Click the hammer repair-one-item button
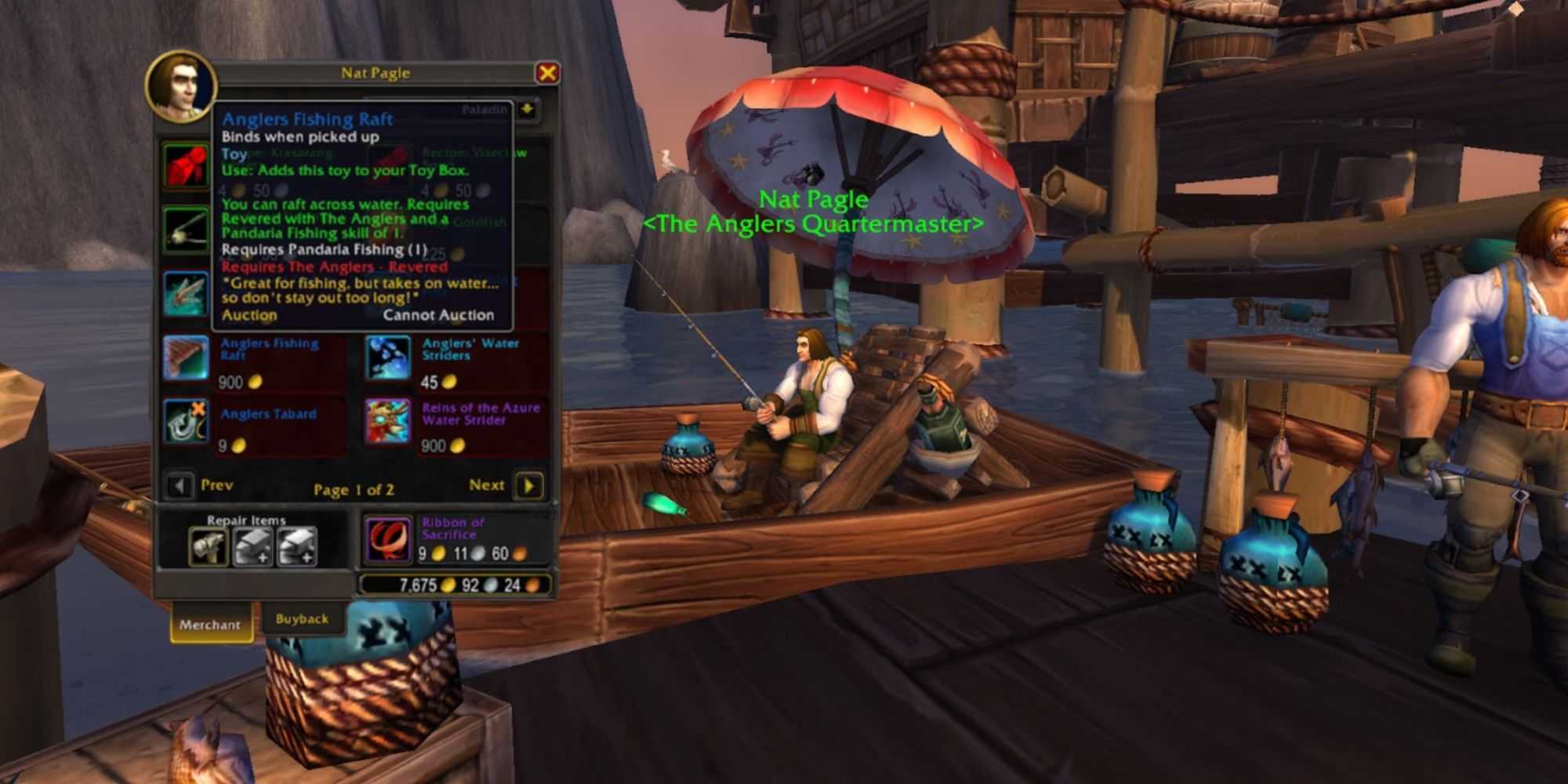The width and height of the screenshot is (1568, 784). point(209,546)
